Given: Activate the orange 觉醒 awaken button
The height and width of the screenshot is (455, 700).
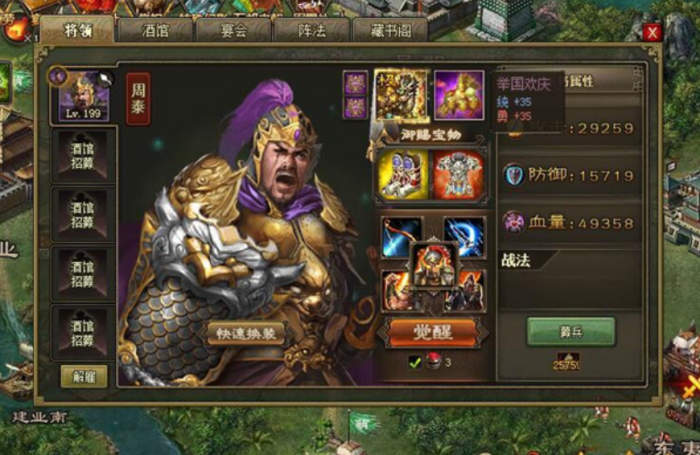Looking at the screenshot, I should click(x=433, y=331).
